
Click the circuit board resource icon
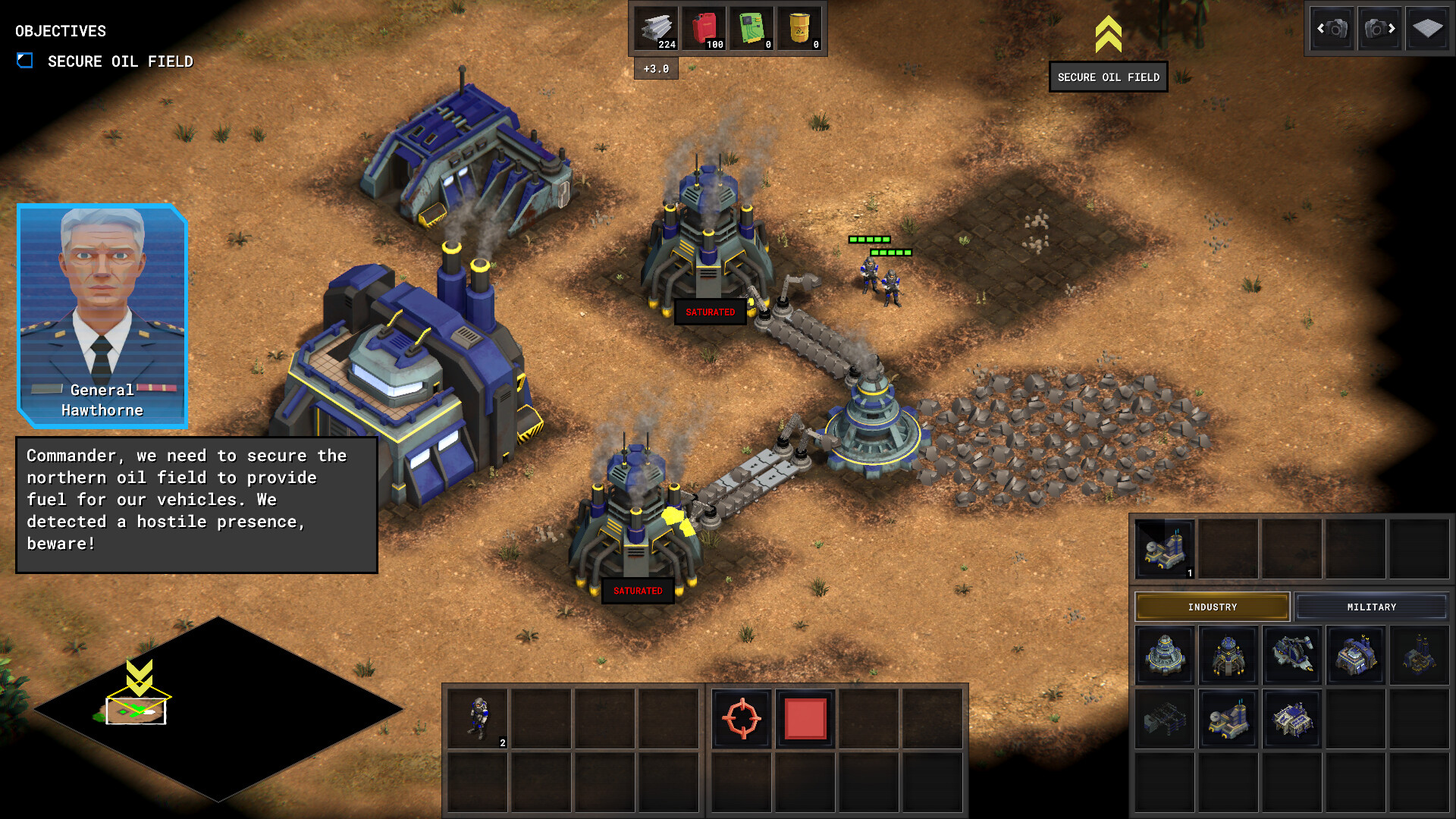(x=752, y=27)
